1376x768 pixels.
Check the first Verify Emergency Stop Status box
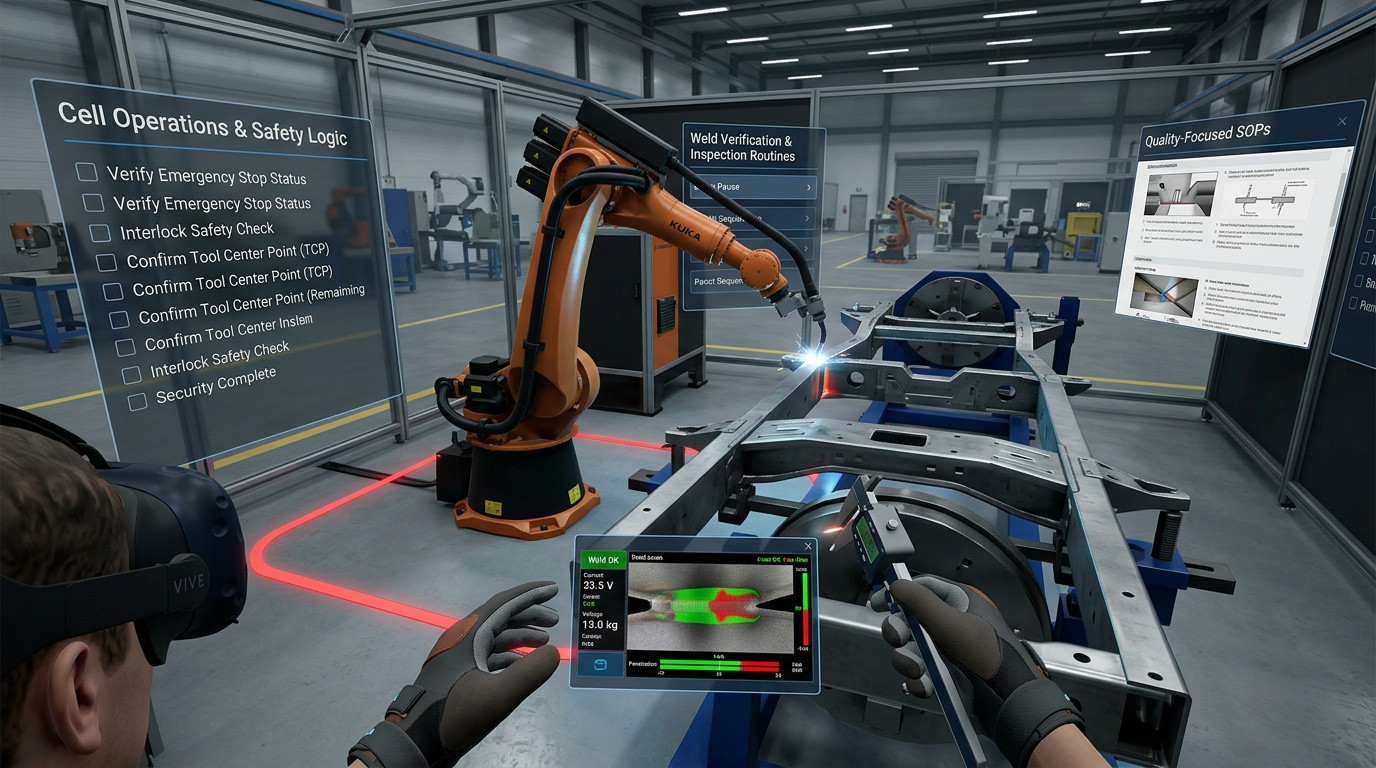pos(85,171)
